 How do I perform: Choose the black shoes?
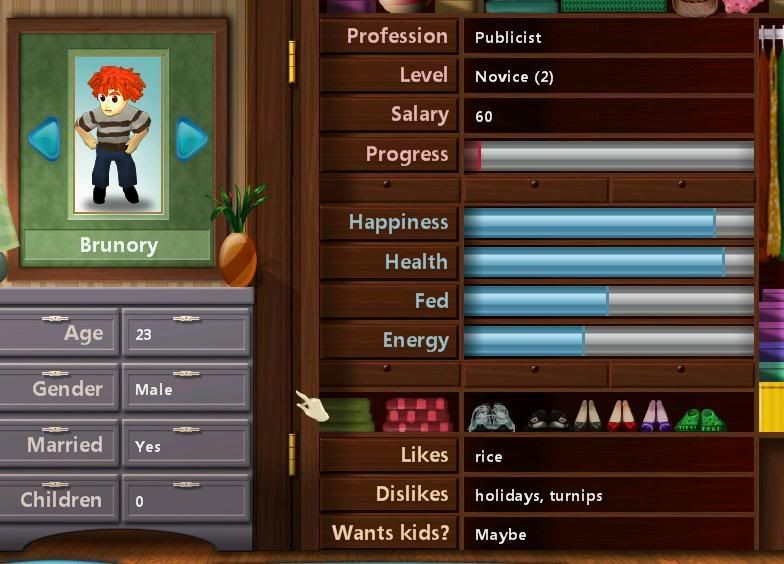(x=547, y=418)
